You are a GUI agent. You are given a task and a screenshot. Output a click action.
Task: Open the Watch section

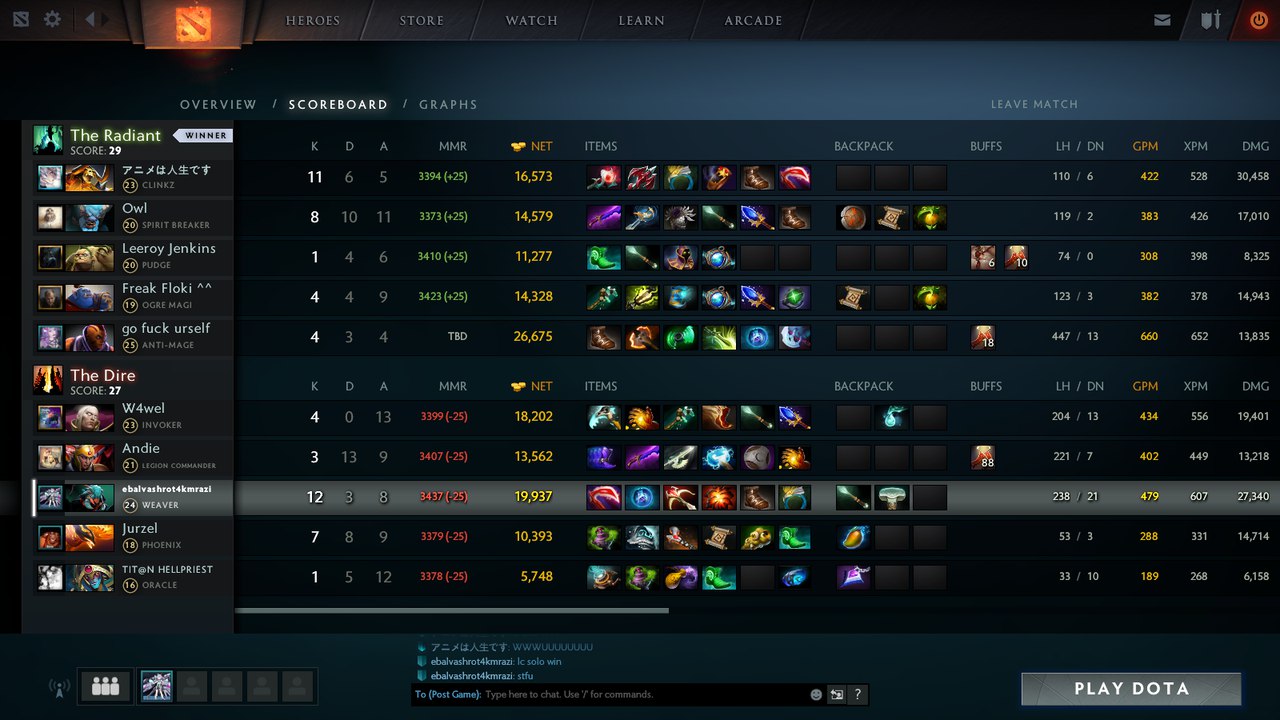(531, 20)
